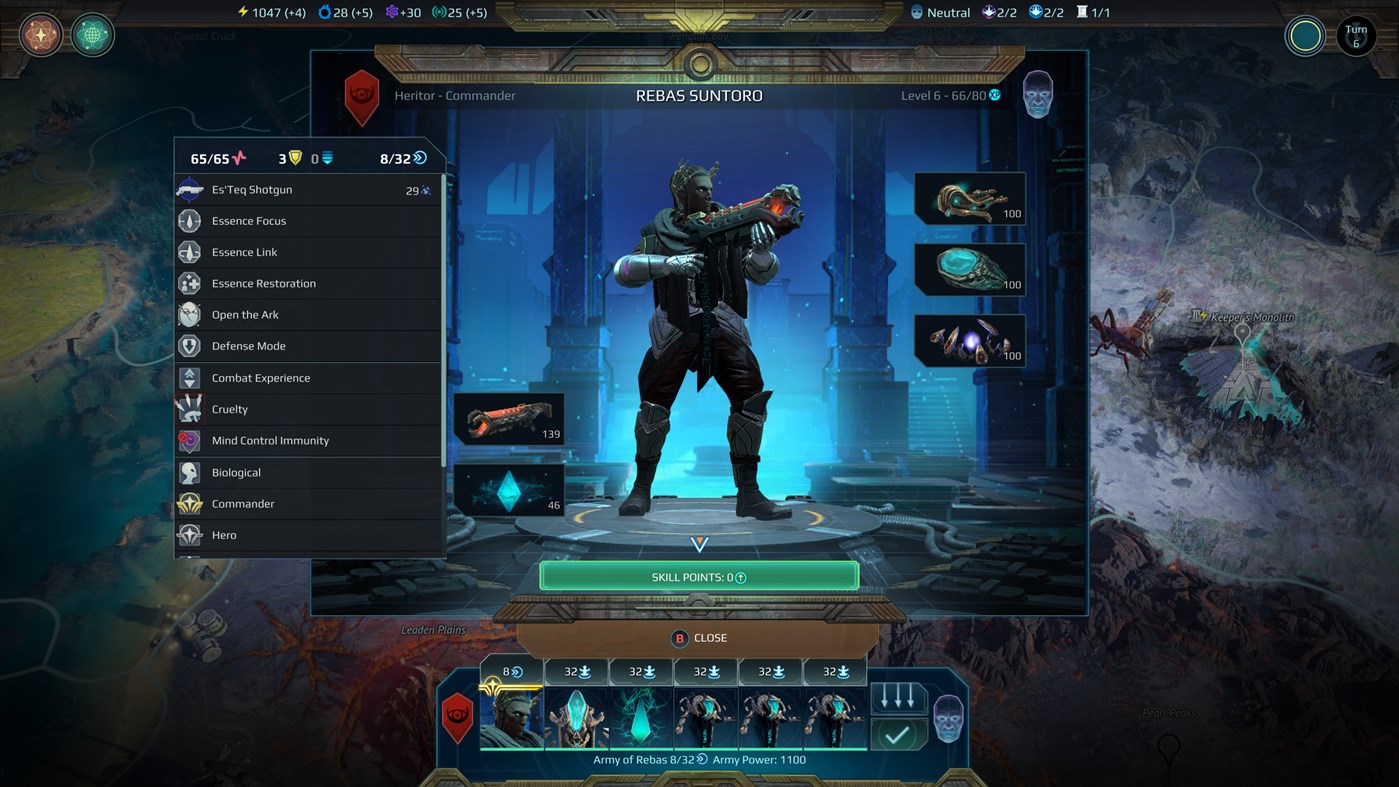This screenshot has width=1399, height=787.
Task: Expand Army of Rebas 8/32 chevron
Action: (699, 759)
